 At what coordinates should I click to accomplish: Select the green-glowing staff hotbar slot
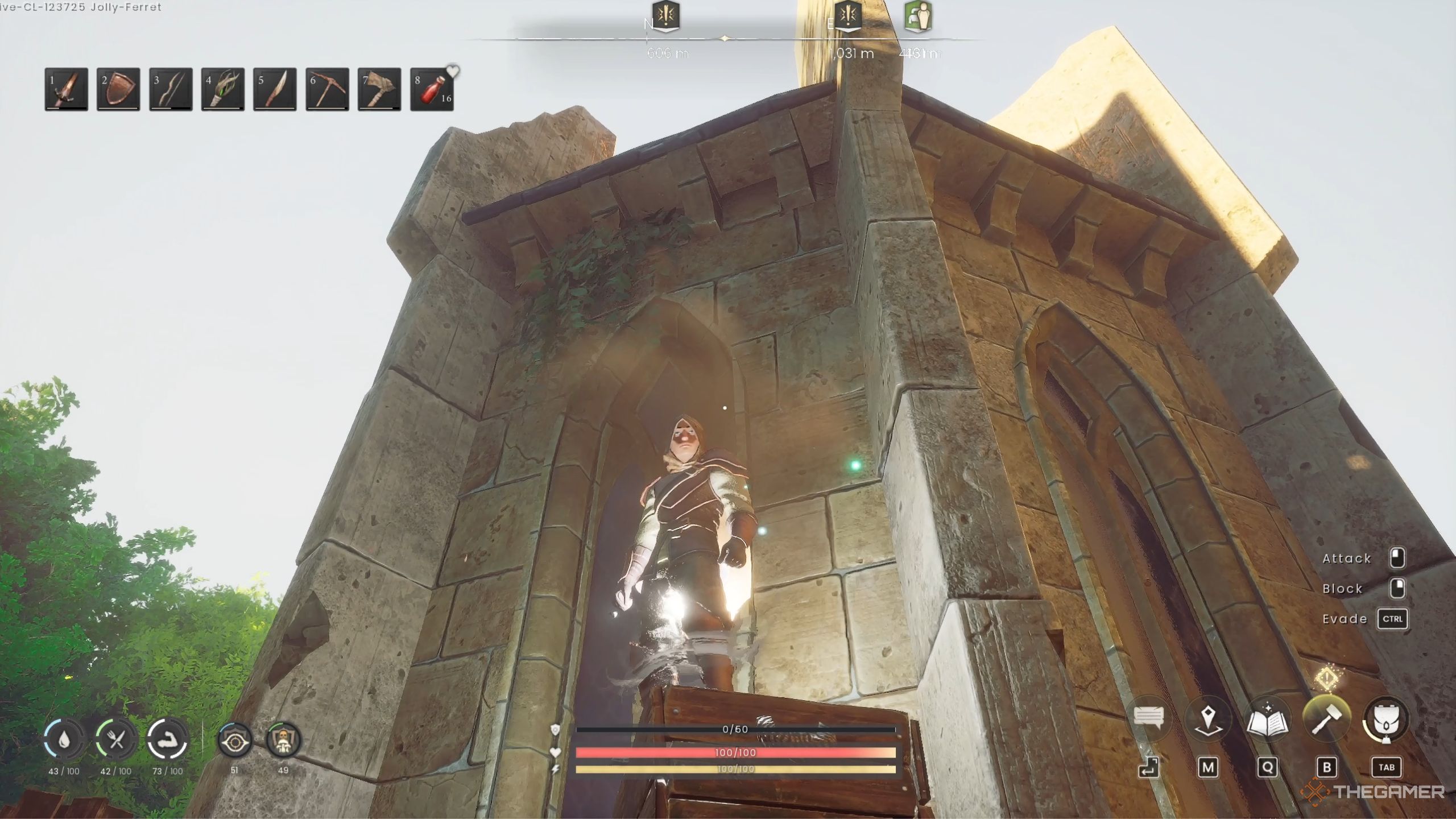coord(223,89)
